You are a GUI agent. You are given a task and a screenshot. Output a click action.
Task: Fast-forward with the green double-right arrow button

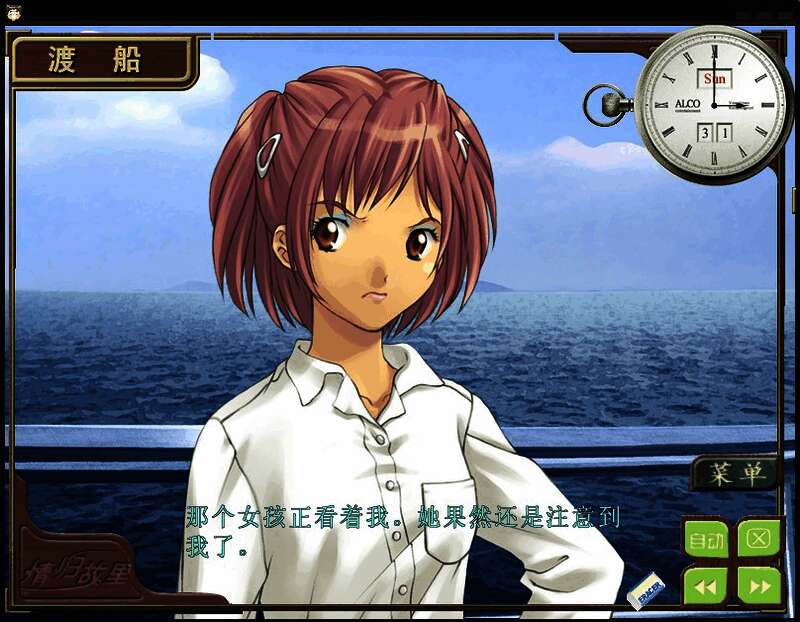(x=758, y=586)
